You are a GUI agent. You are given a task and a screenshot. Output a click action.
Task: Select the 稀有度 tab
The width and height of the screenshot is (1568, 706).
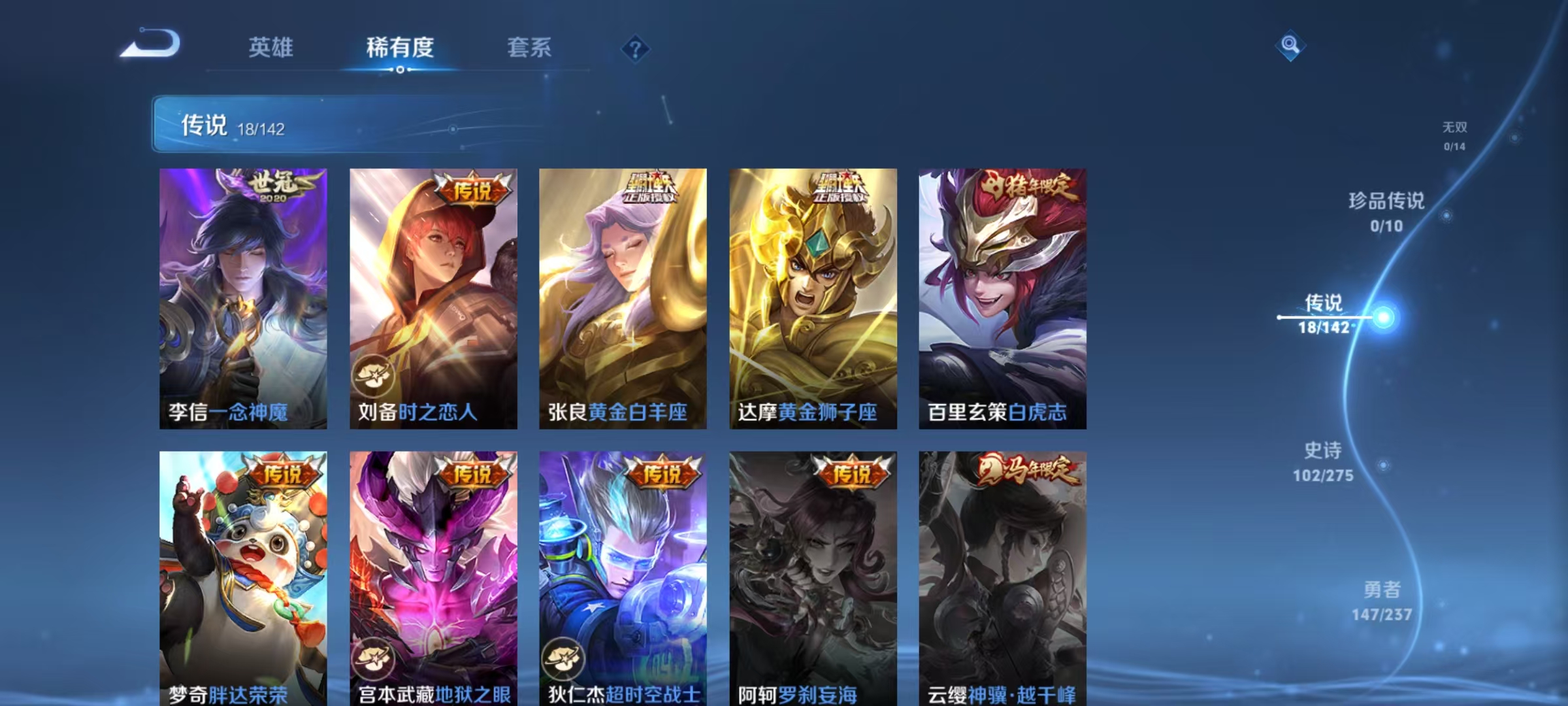click(400, 48)
